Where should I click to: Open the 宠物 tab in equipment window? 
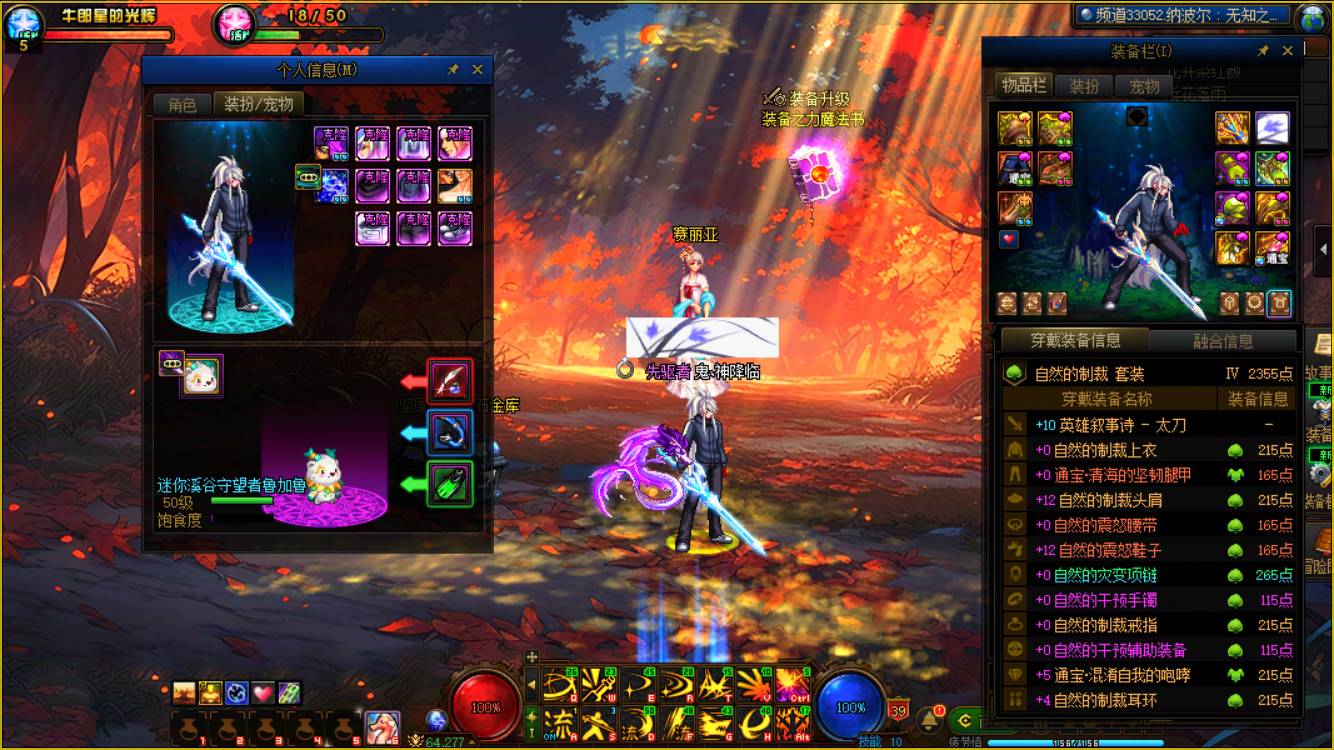coord(1144,86)
